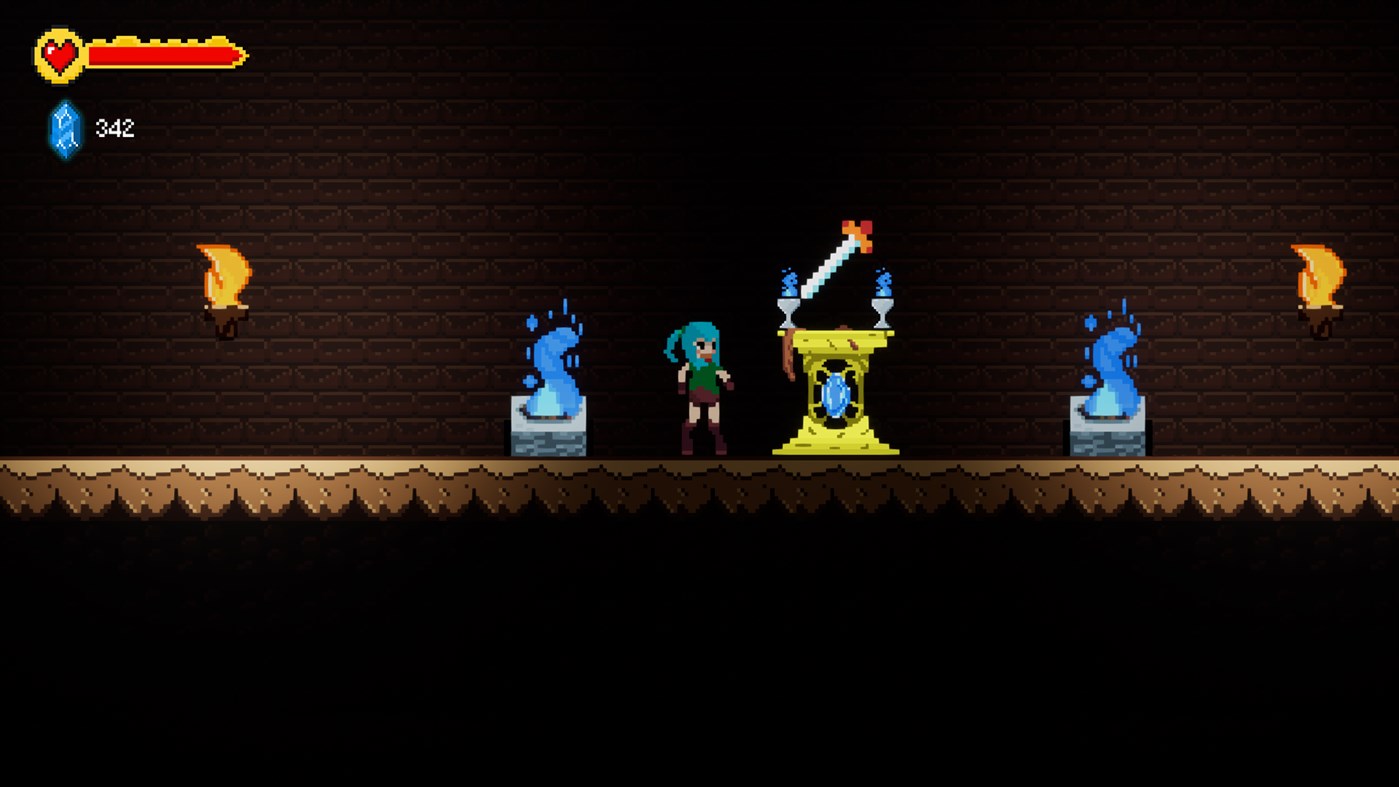
Task: Select the crystal counter showing 342
Action: (113, 128)
